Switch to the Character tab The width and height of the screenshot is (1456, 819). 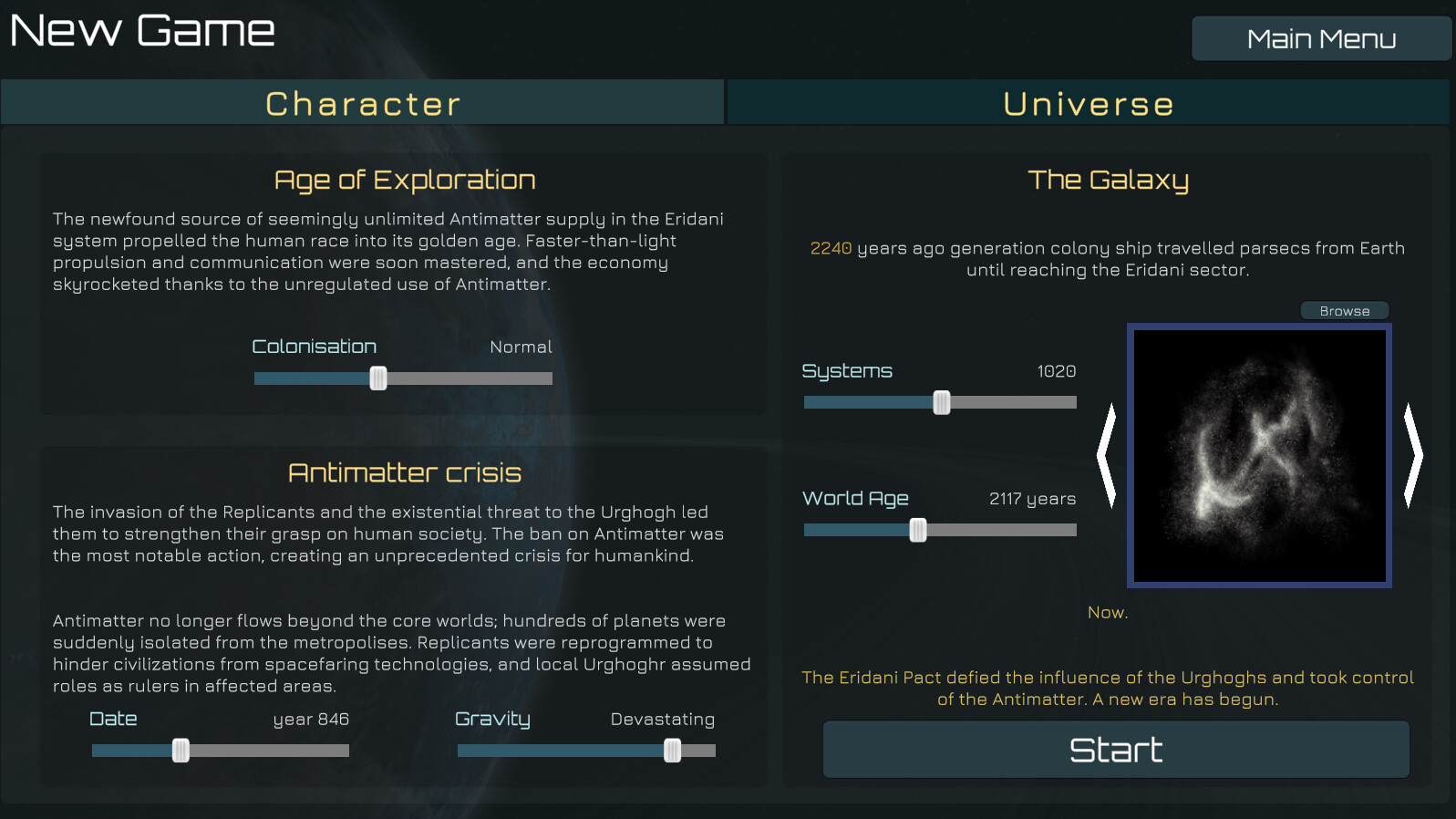click(x=361, y=102)
